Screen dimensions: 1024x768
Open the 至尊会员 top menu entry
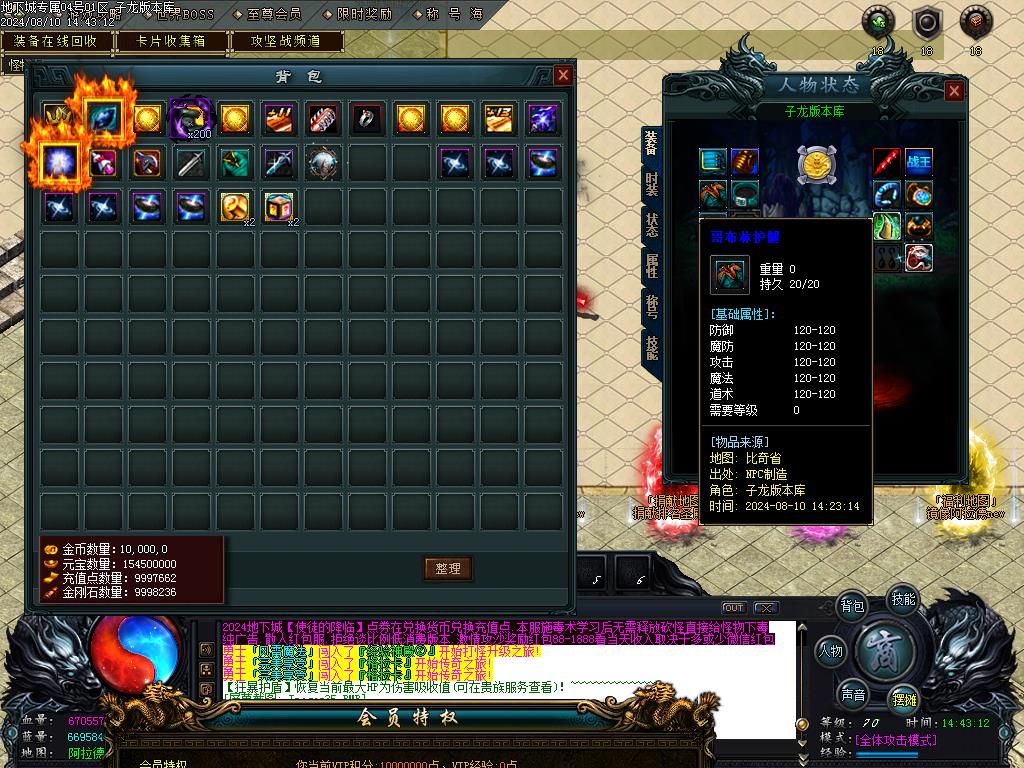click(272, 15)
